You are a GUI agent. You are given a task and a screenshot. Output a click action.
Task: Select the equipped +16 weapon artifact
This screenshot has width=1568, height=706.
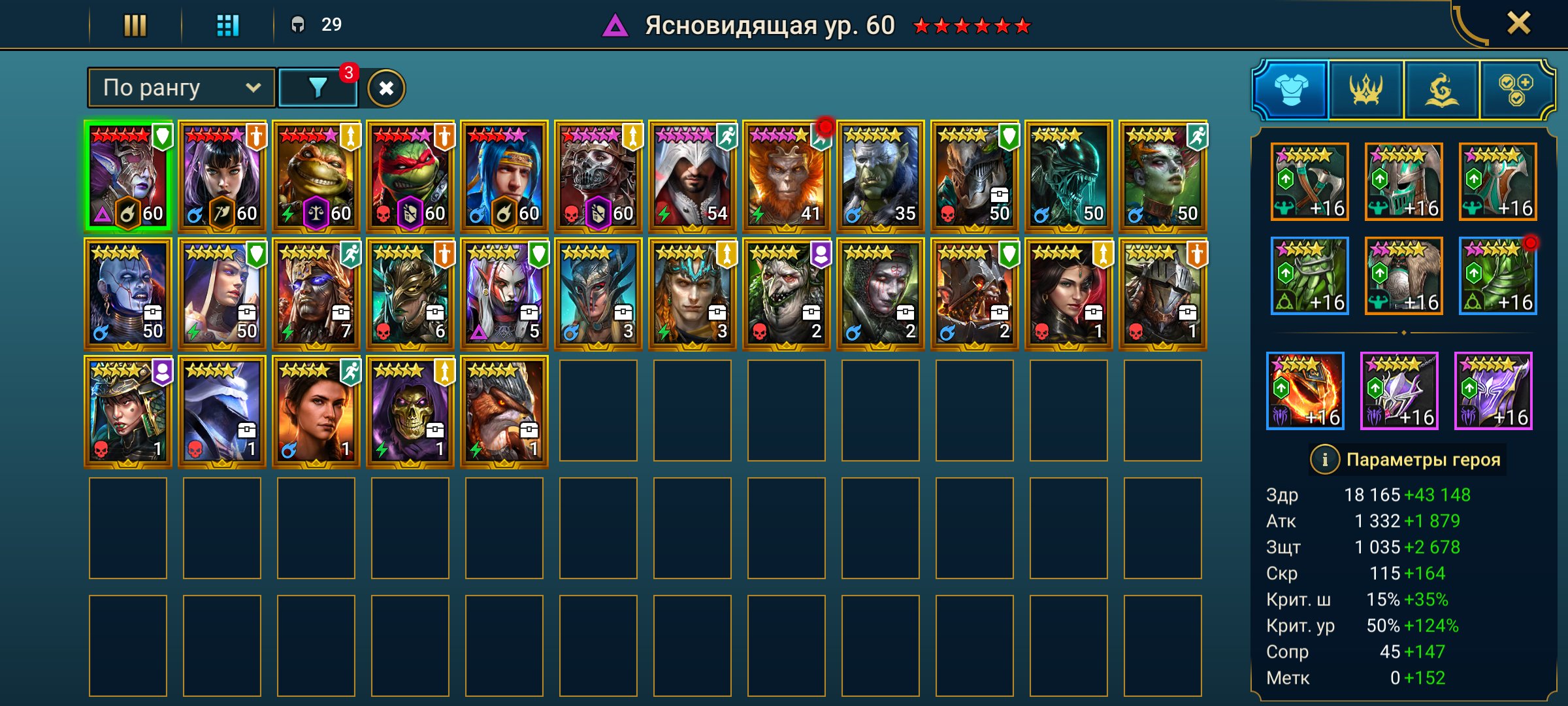1309,181
